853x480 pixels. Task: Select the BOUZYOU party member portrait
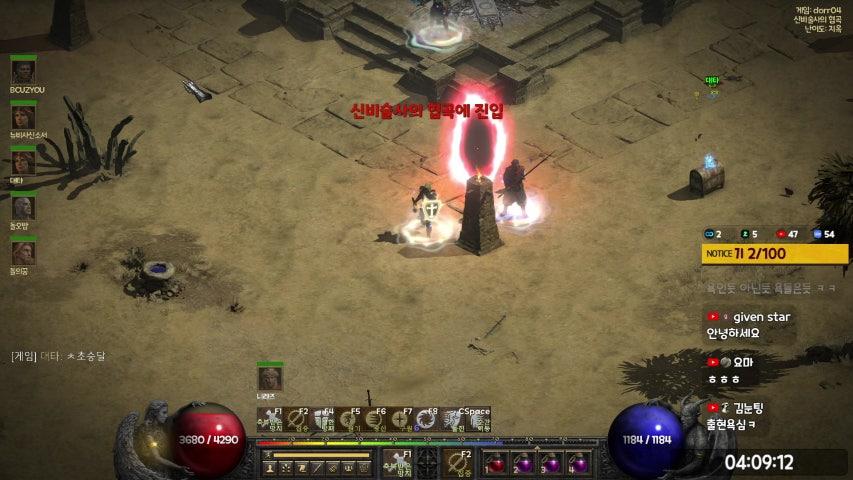(x=23, y=72)
